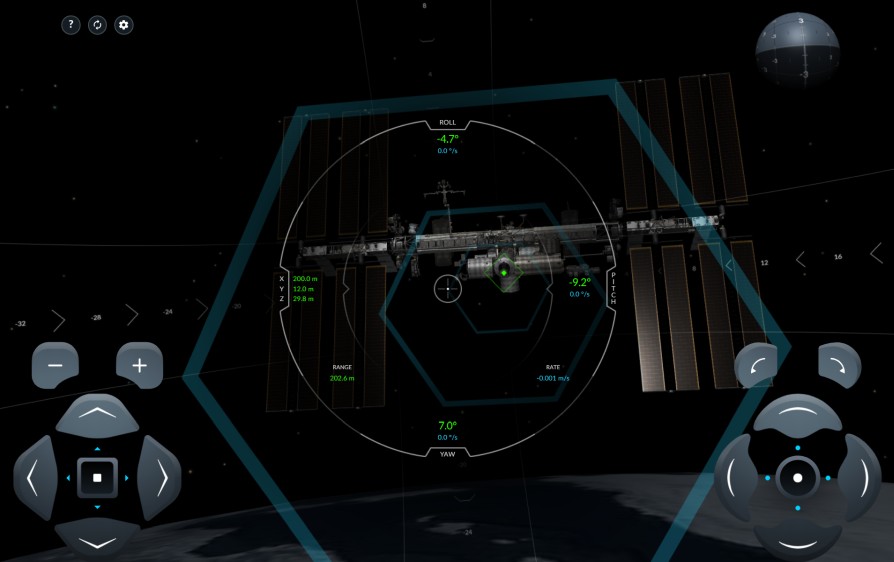Toggle translation precision with the center square
The height and width of the screenshot is (562, 894).
click(97, 478)
